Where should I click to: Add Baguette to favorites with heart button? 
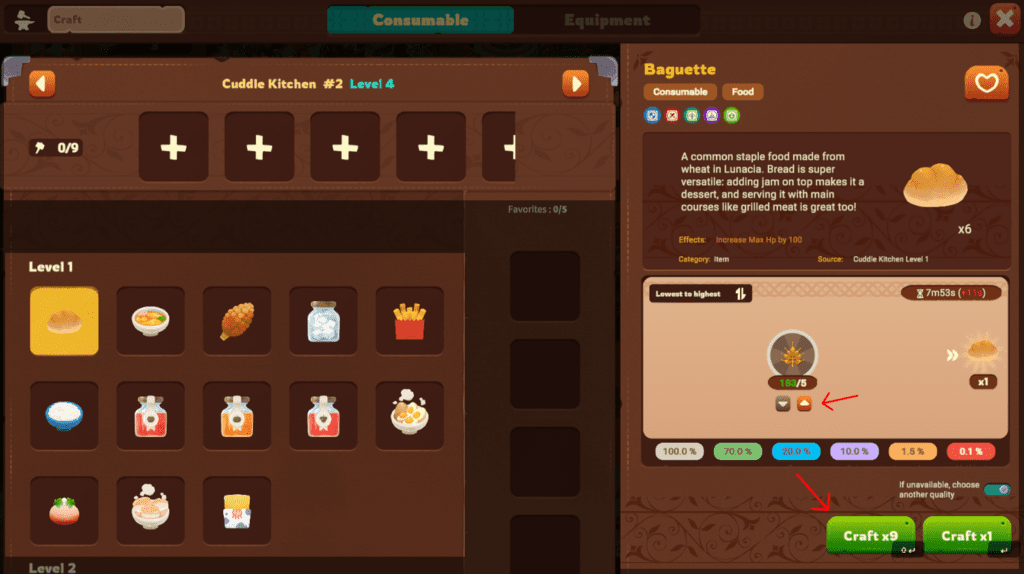coord(986,84)
